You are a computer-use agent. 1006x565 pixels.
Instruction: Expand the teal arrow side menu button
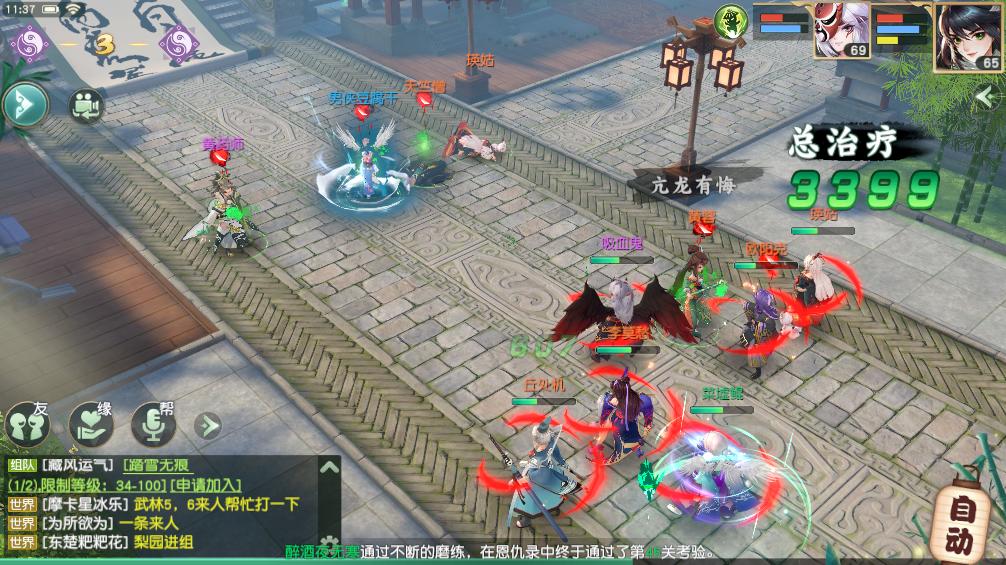click(24, 104)
